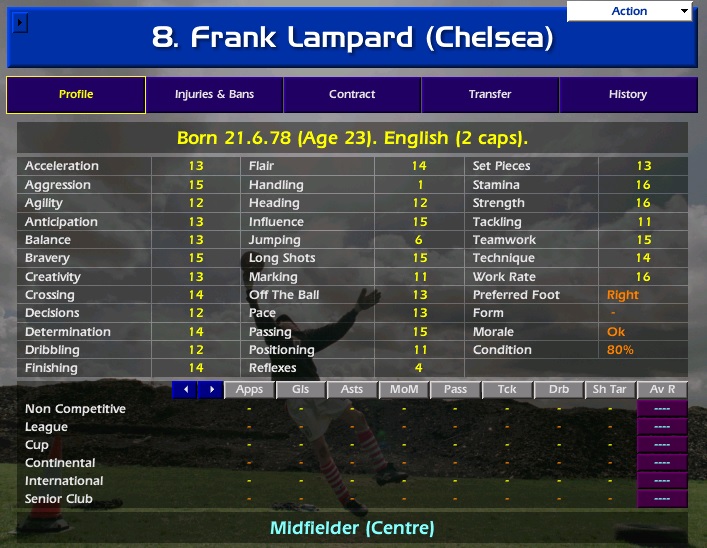Screen dimensions: 707x548
Task: Open the Injuries & Bans tab
Action: tap(214, 95)
